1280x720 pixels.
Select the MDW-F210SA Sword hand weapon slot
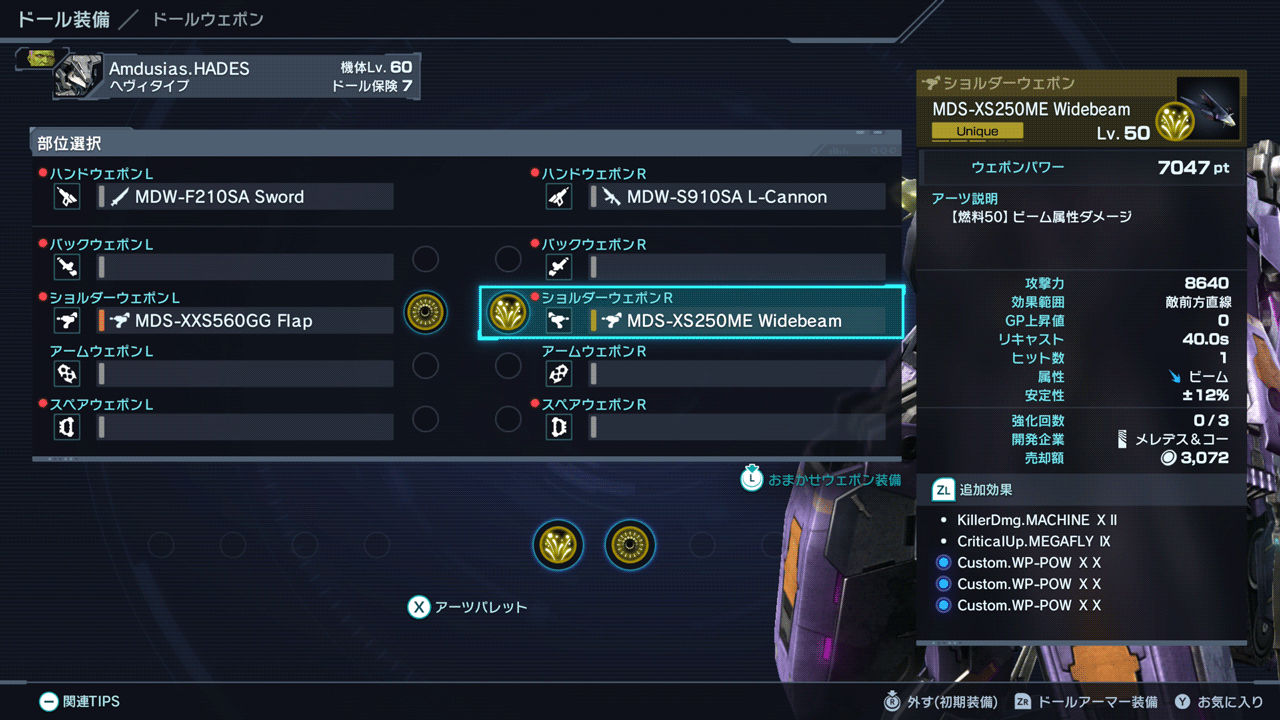[x=245, y=197]
